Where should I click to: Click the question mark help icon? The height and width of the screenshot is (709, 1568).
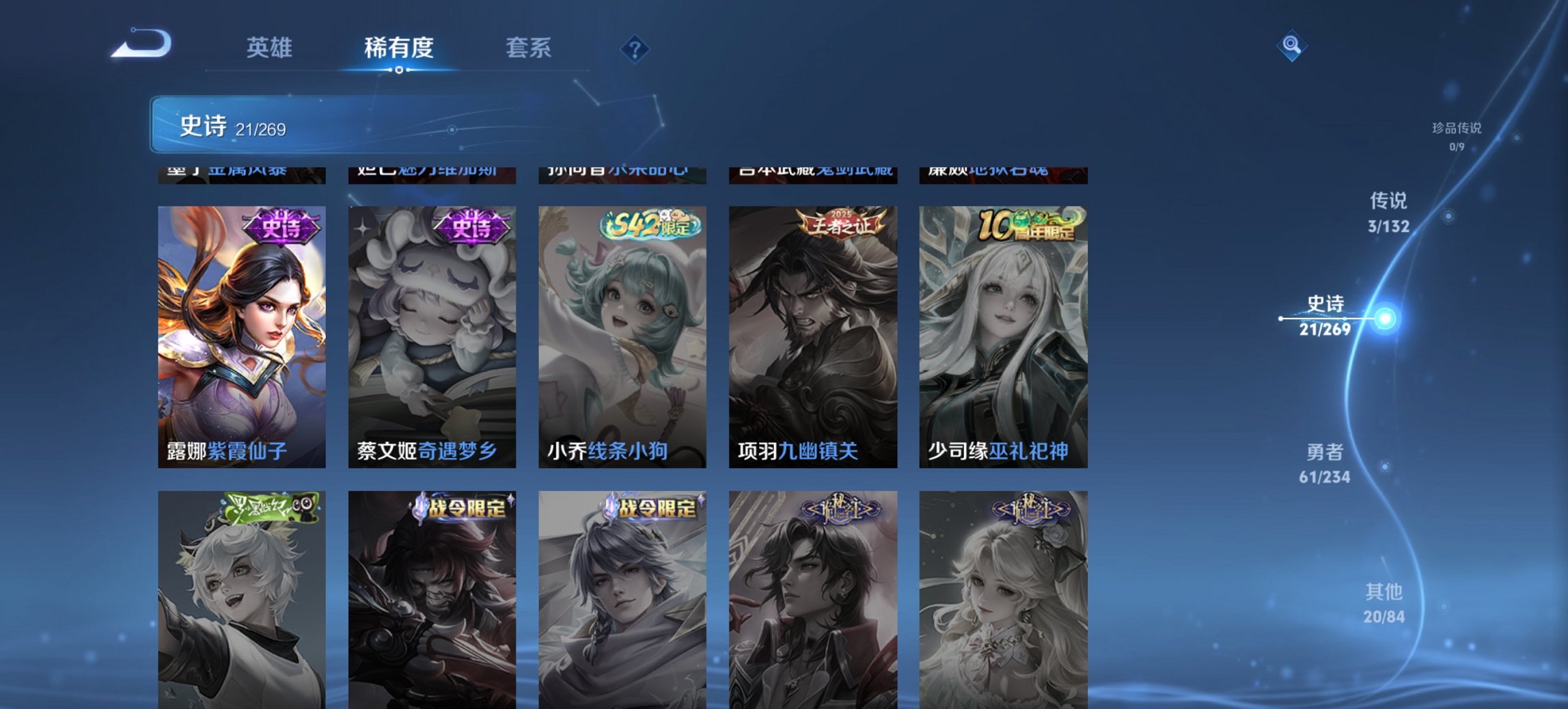tap(635, 48)
